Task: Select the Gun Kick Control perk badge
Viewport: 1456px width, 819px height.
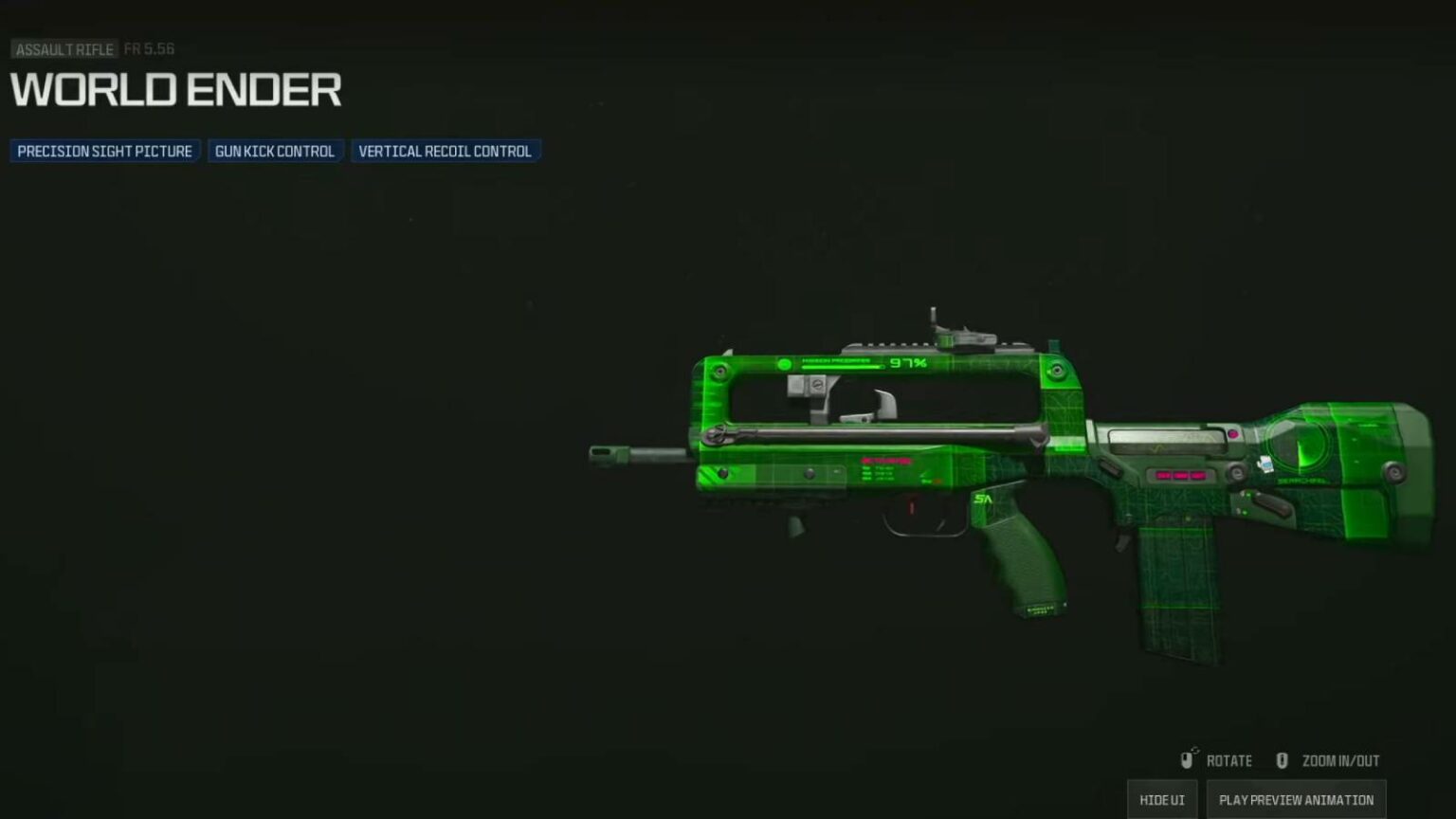Action: 275,151
